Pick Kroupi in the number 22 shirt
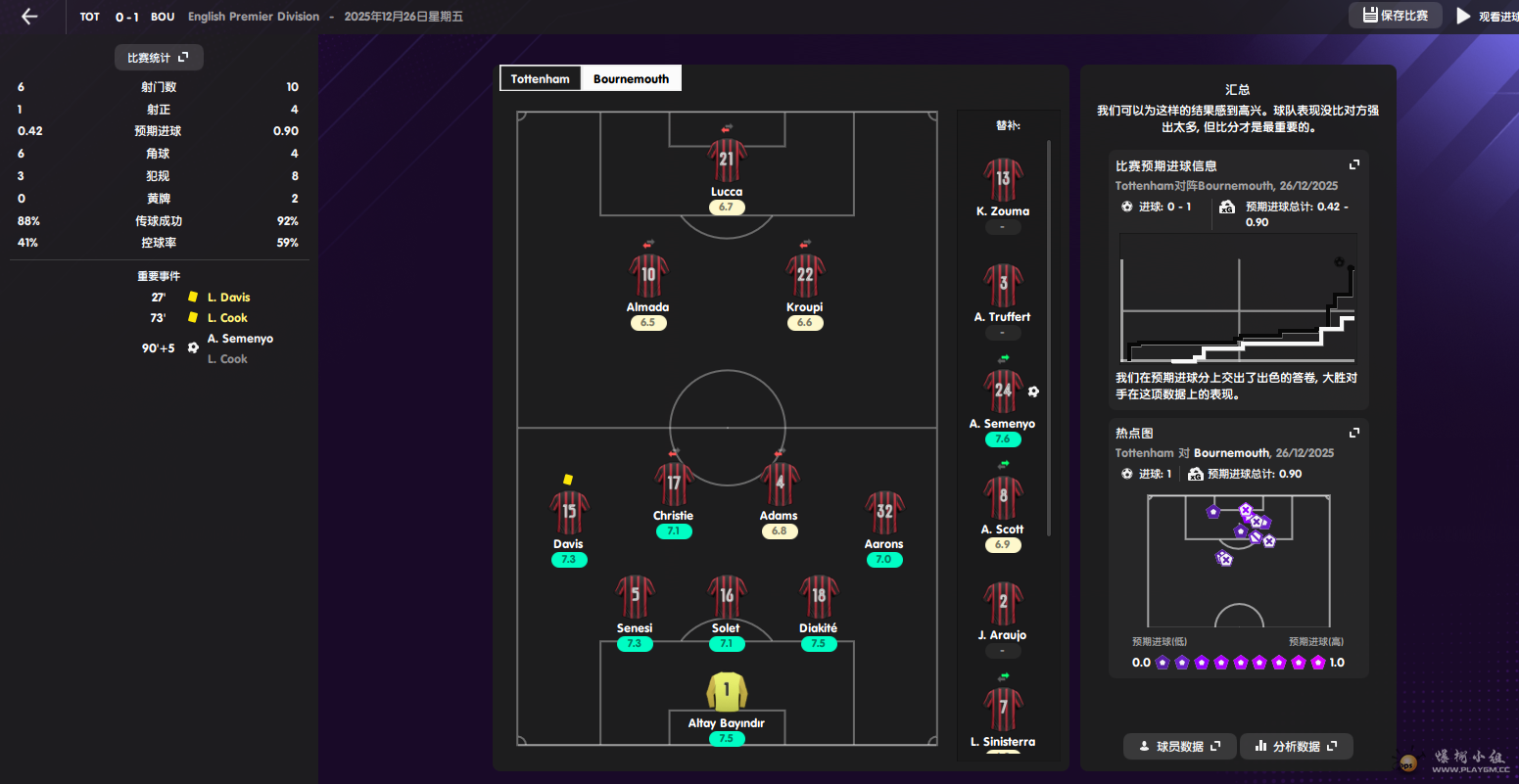This screenshot has width=1519, height=784. point(804,276)
